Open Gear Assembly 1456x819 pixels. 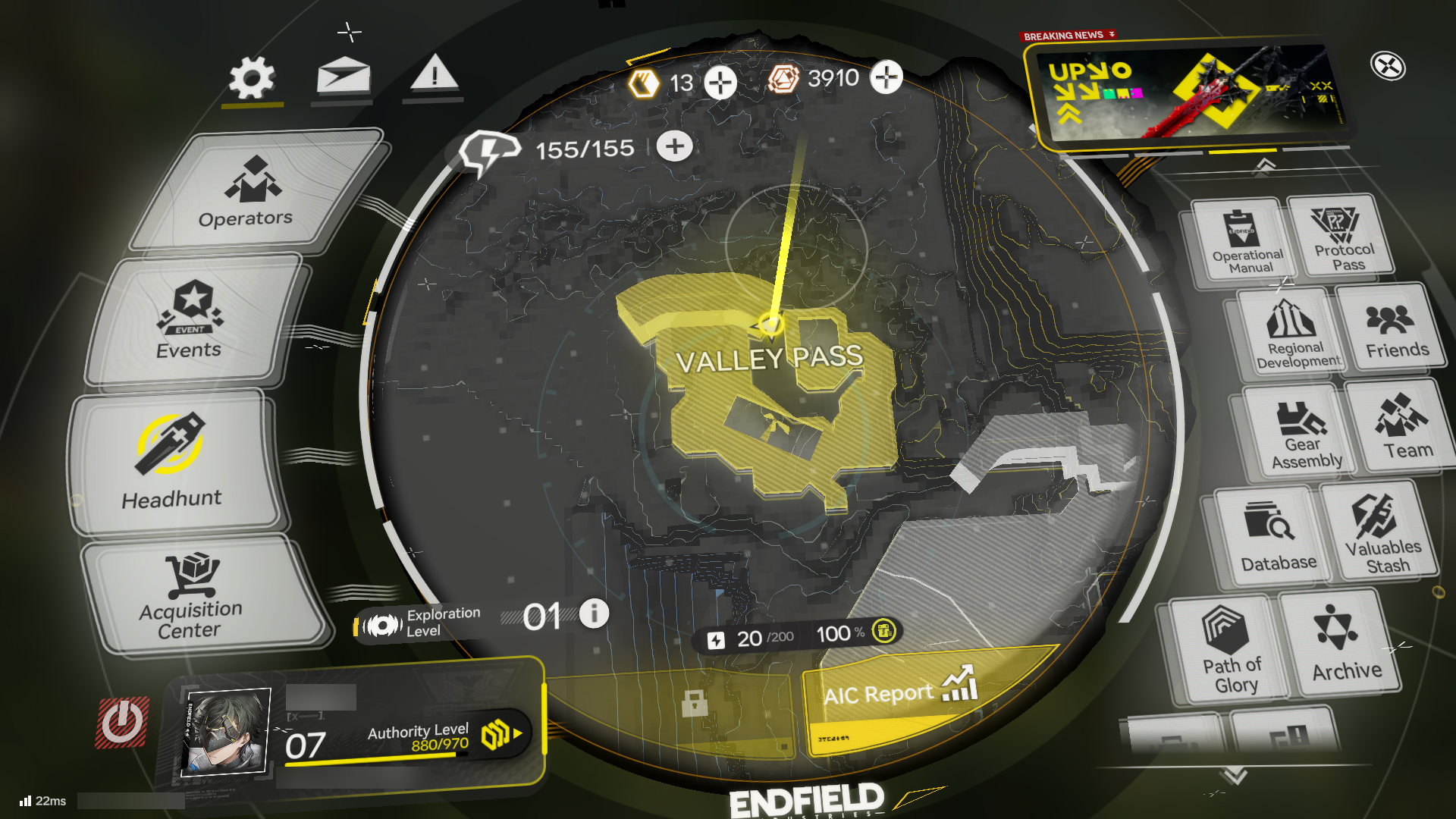[1301, 435]
